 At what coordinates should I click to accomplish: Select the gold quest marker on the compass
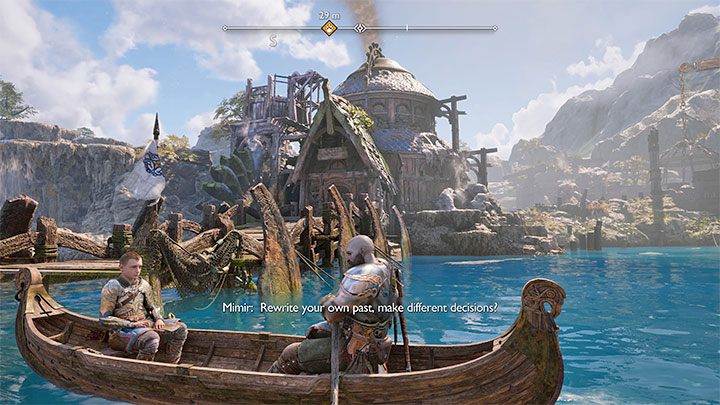tap(329, 28)
